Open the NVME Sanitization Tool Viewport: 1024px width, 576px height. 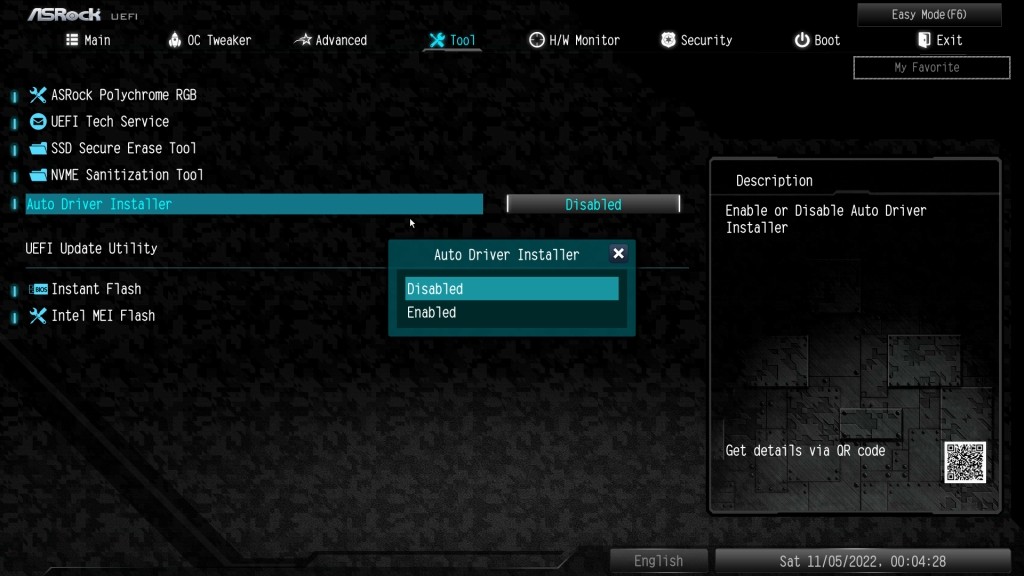tap(126, 175)
